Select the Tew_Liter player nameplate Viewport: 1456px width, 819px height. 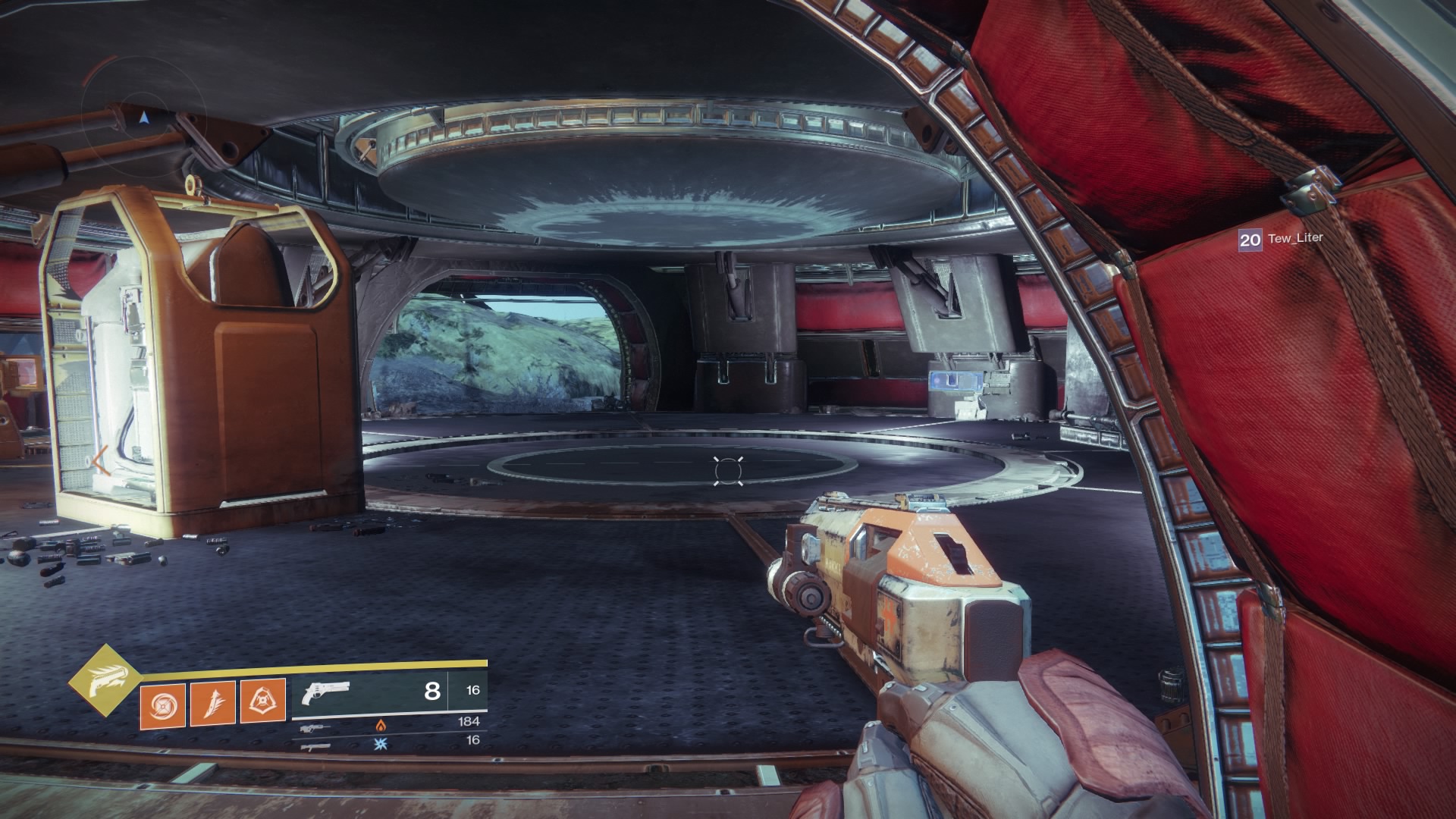(1281, 240)
